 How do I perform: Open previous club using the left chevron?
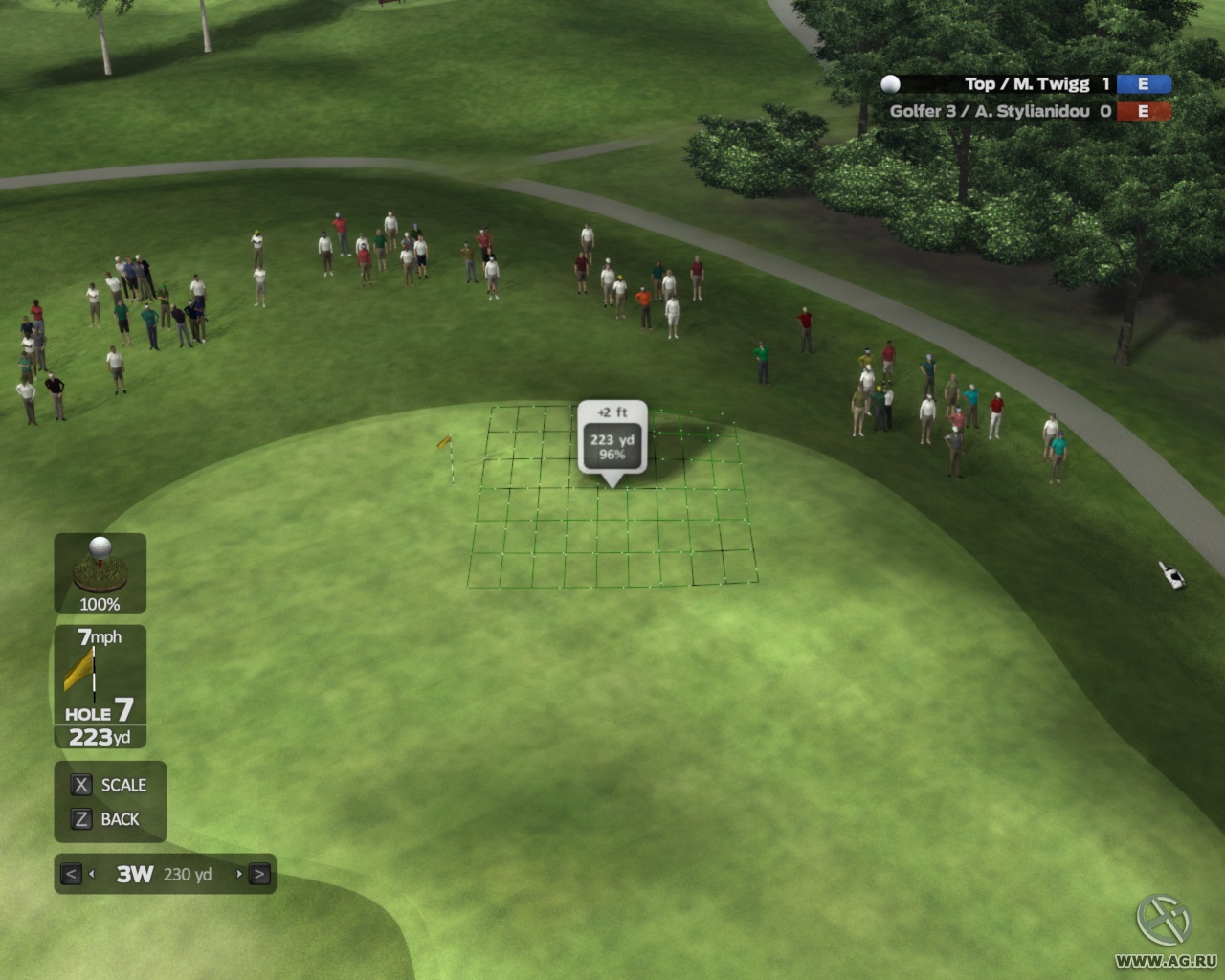tap(69, 874)
